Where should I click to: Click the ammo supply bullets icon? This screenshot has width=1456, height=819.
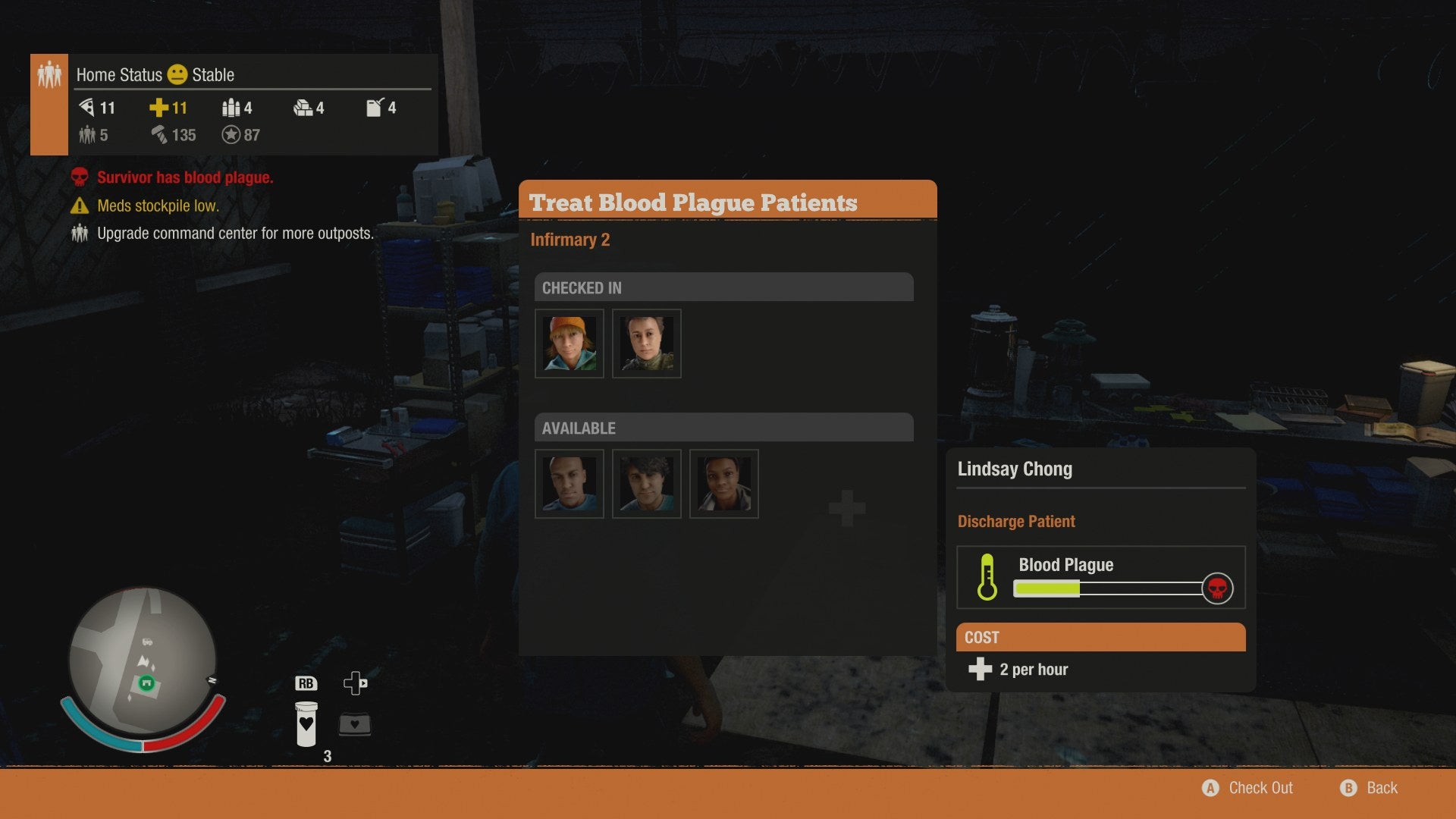tap(230, 108)
